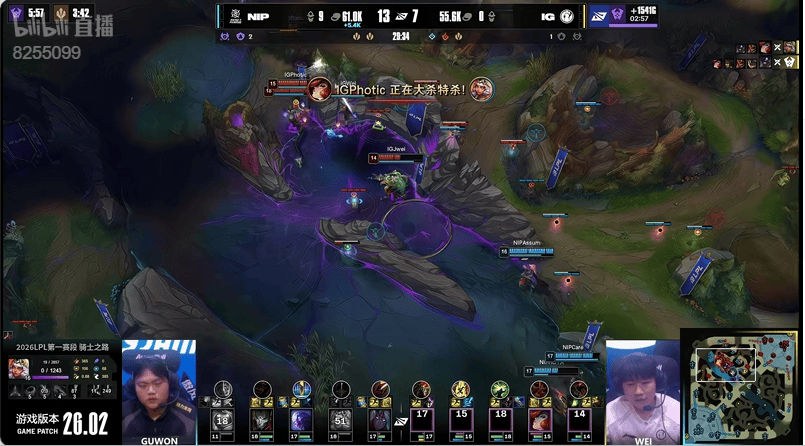This screenshot has height=446, width=805.
Task: Choose the champion portrait showing 51 respawn timer
Action: pyautogui.click(x=341, y=418)
